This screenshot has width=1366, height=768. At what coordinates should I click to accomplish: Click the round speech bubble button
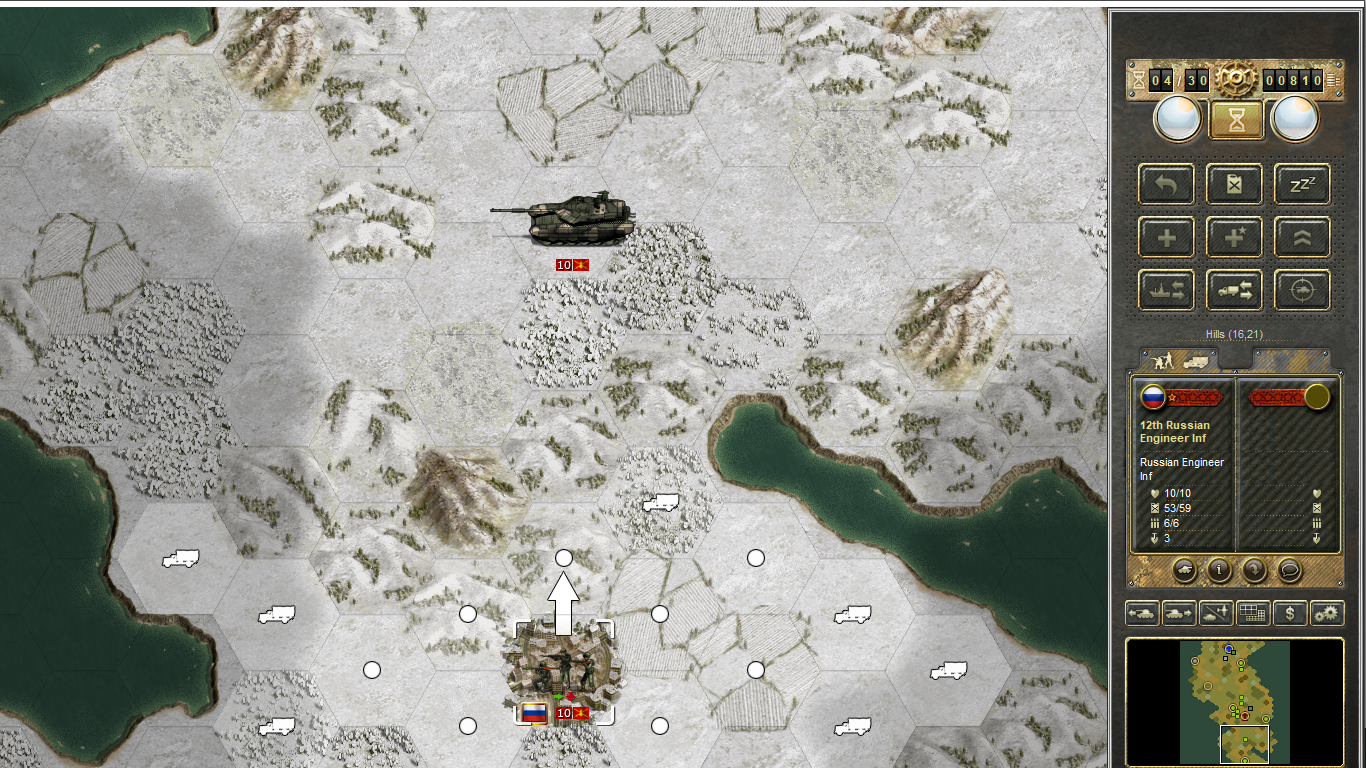pyautogui.click(x=1290, y=570)
